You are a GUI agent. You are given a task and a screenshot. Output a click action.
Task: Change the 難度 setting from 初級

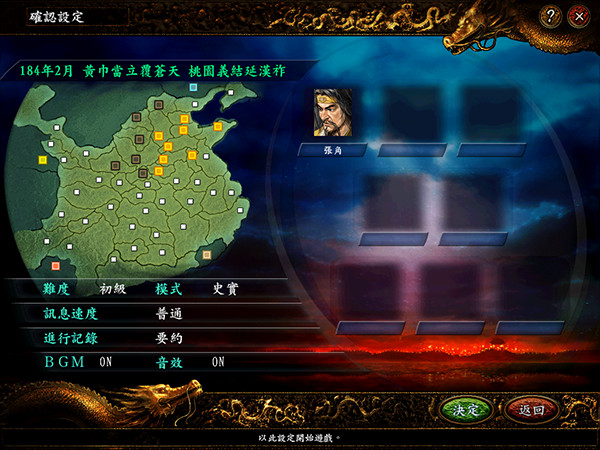[112, 288]
